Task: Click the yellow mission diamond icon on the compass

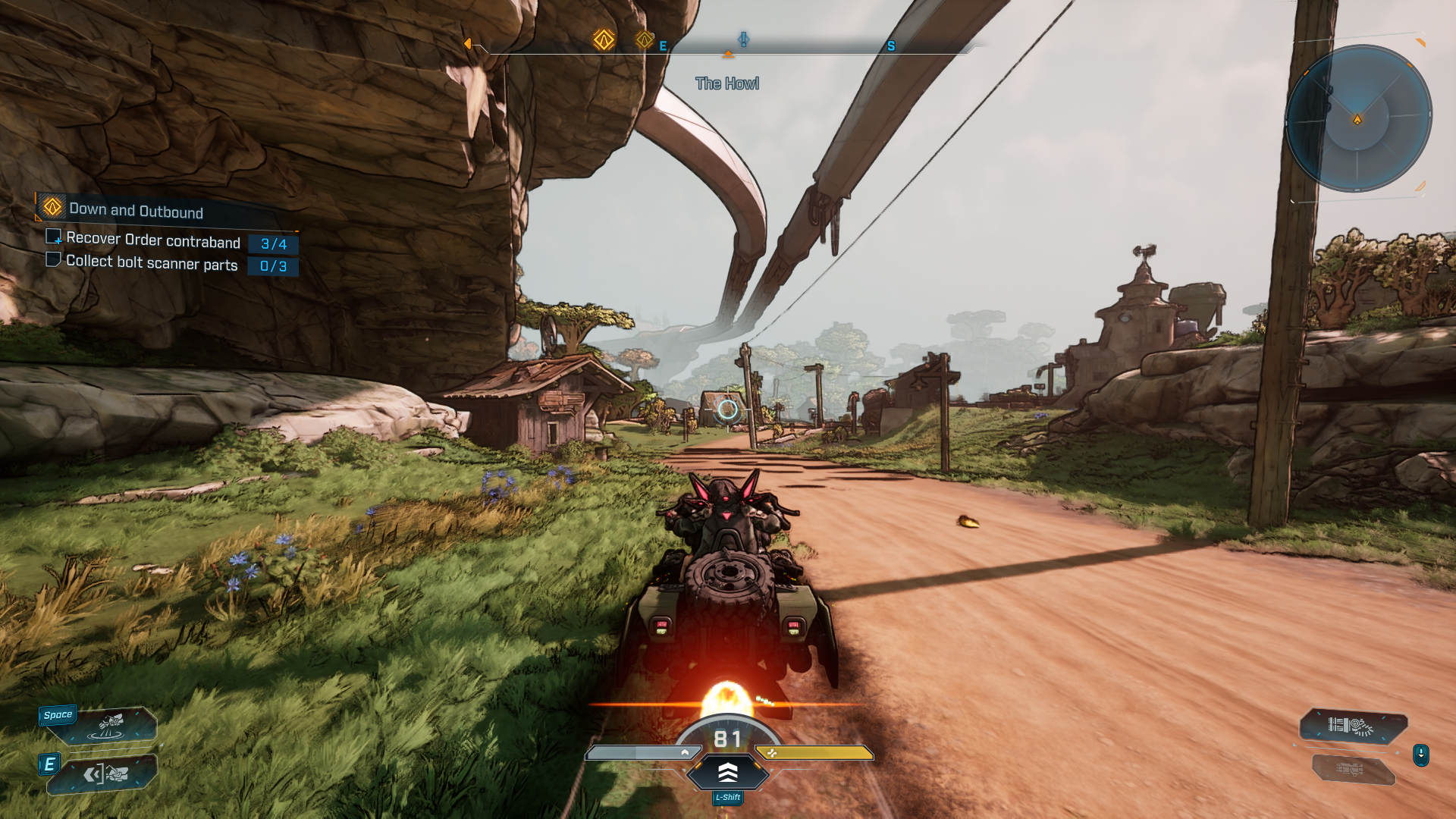Action: (604, 39)
